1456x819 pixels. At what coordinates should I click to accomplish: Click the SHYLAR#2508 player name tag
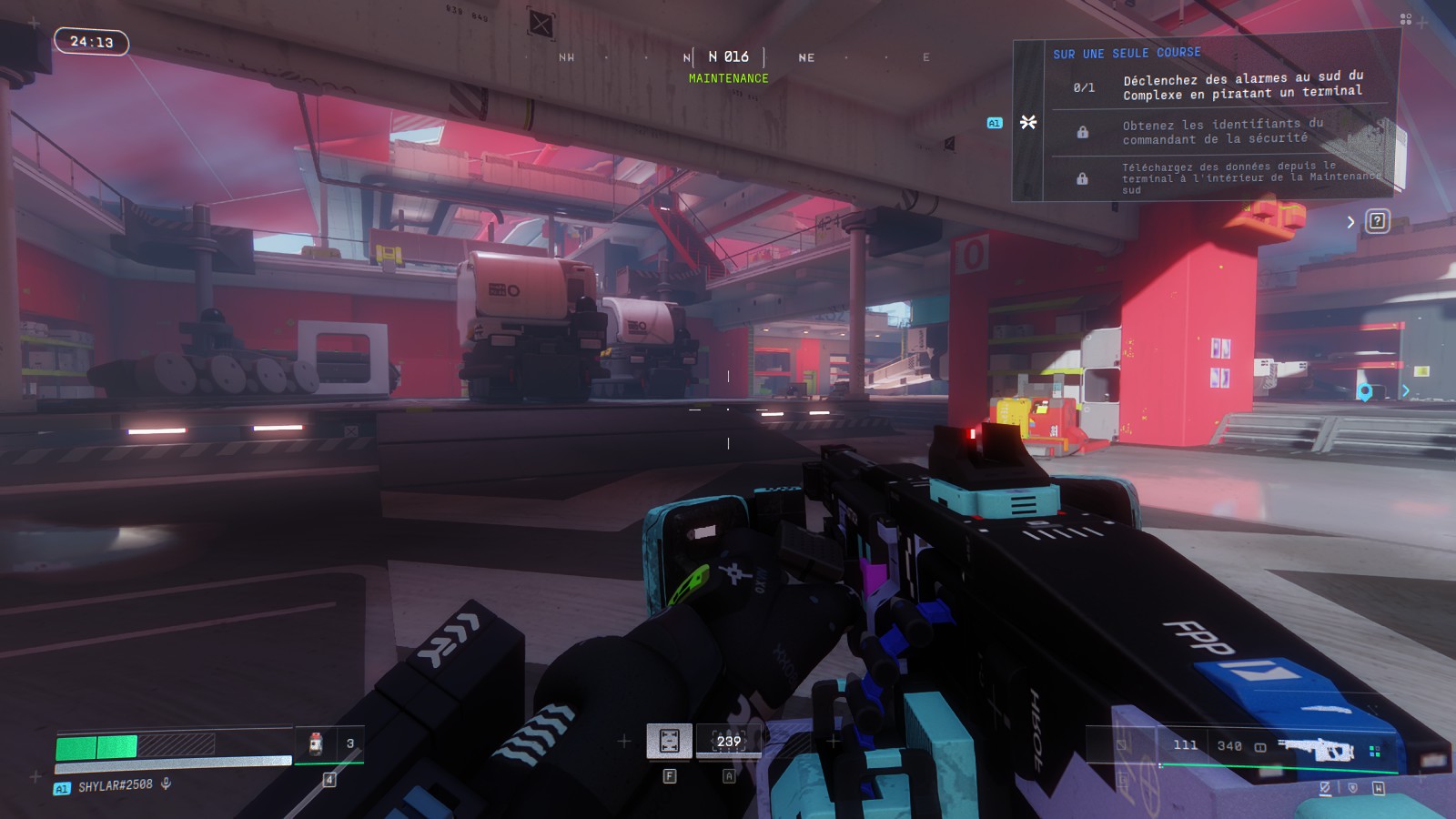[115, 785]
